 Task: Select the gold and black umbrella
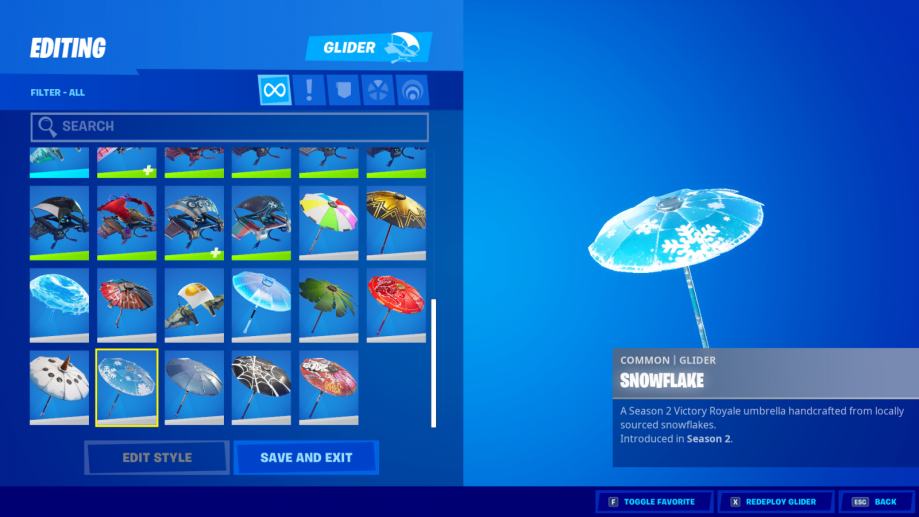(396, 223)
